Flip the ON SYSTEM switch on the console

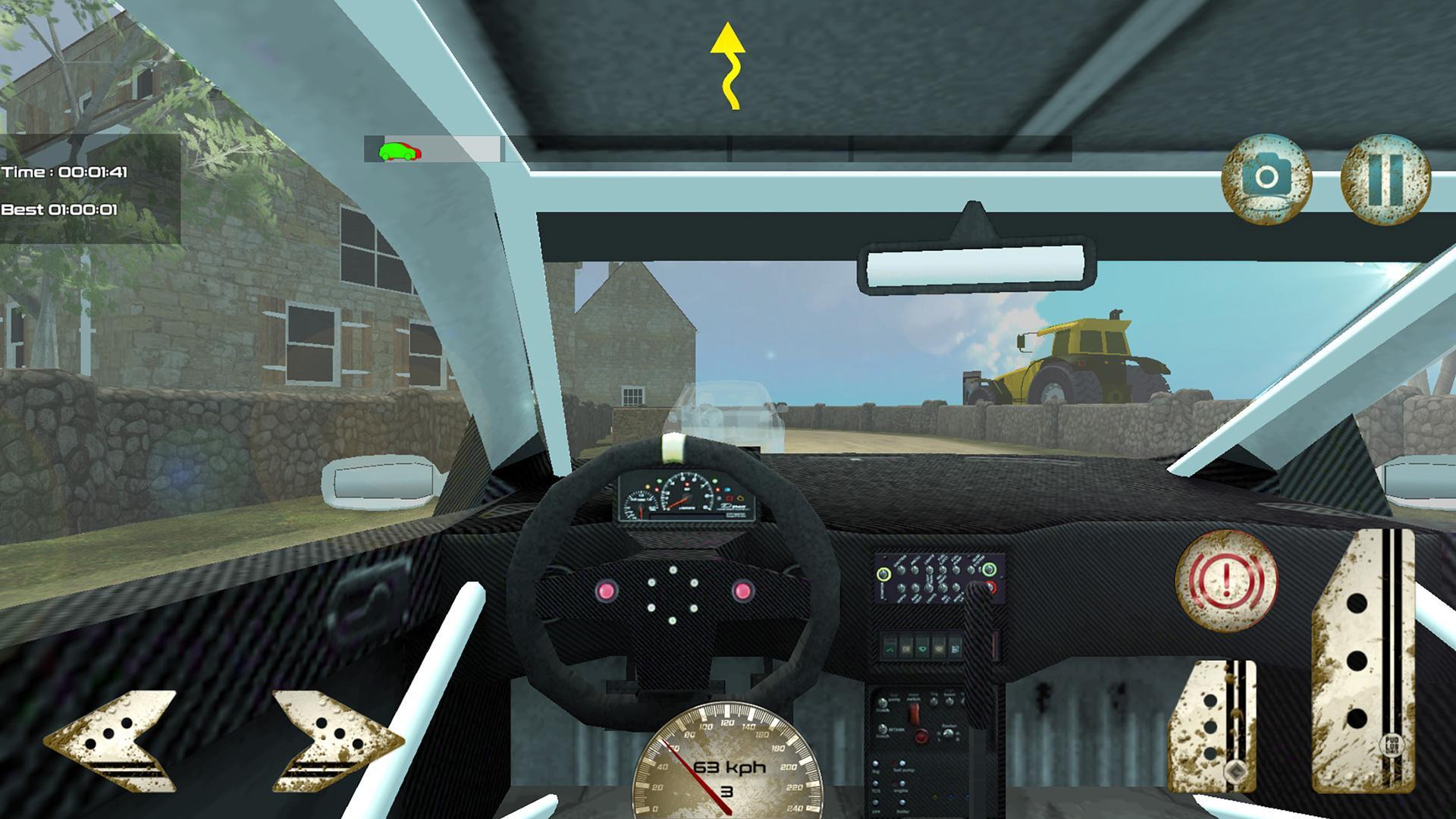pyautogui.click(x=990, y=567)
